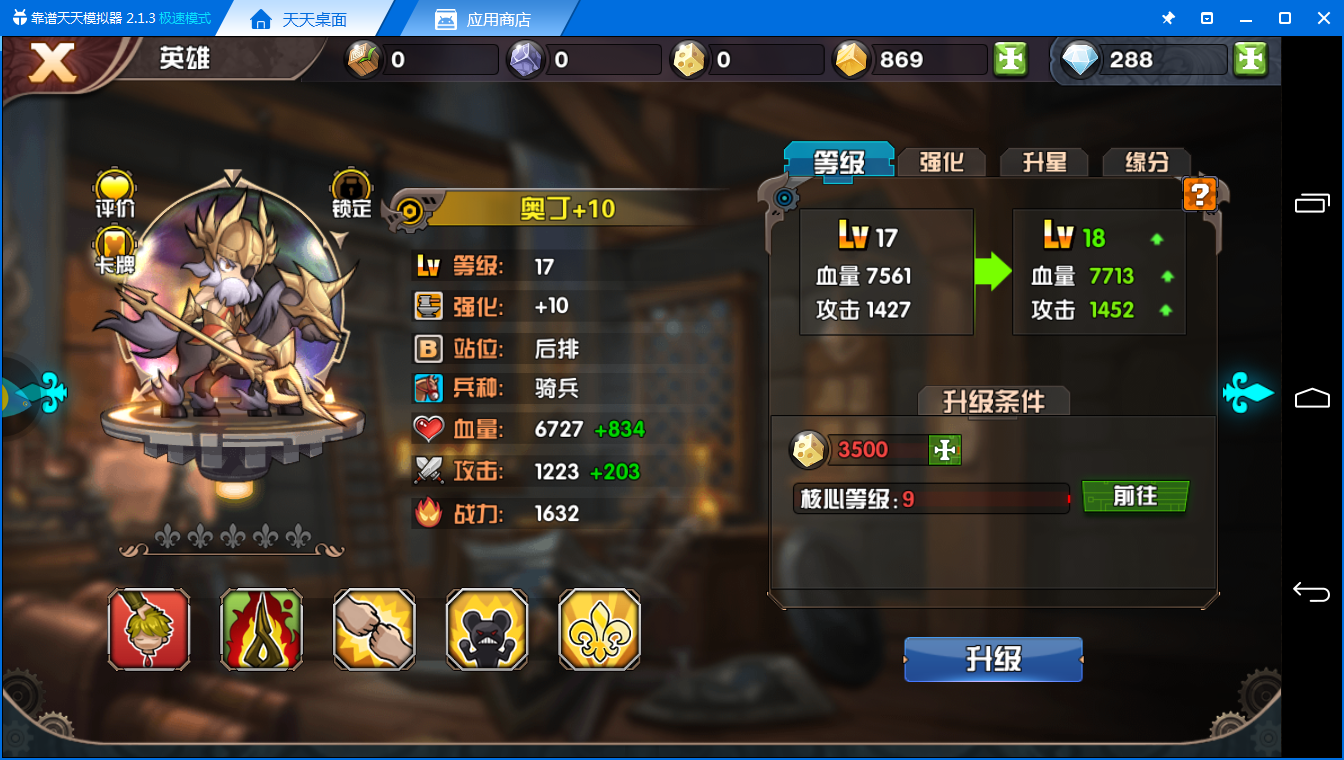
Task: Choose the black bear skill icon
Action: click(487, 629)
